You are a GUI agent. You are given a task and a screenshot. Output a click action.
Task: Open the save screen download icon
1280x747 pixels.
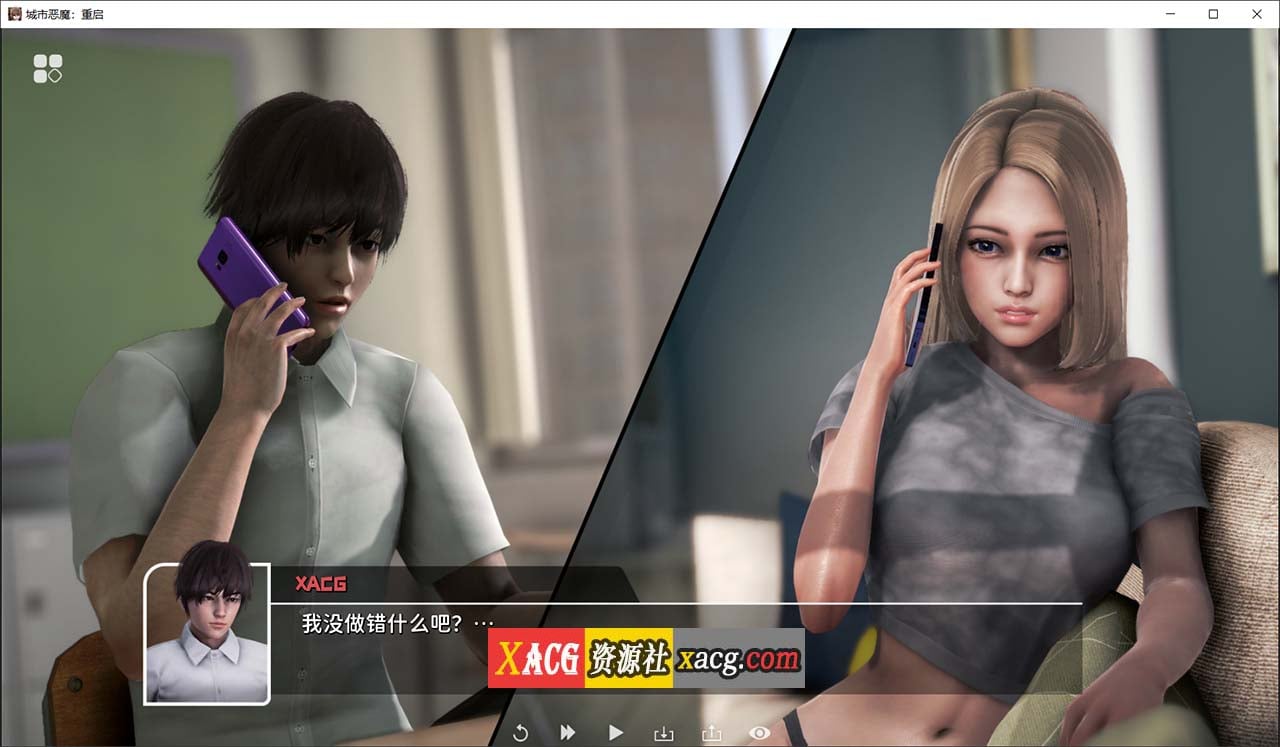[x=663, y=732]
